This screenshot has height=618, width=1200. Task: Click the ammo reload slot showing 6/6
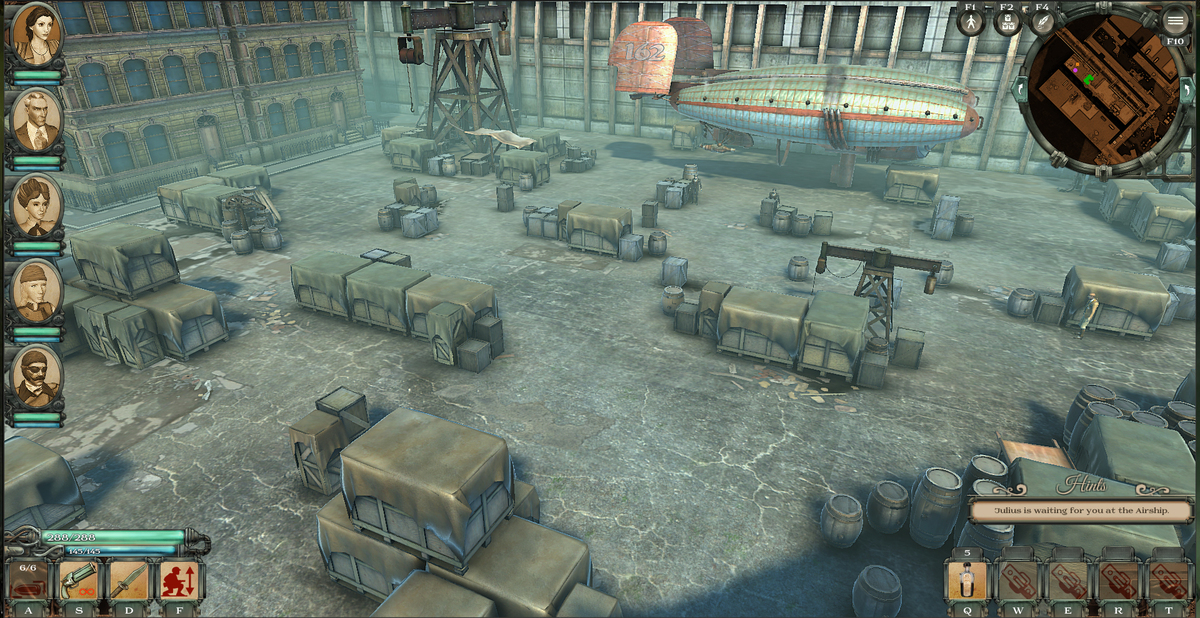28,581
